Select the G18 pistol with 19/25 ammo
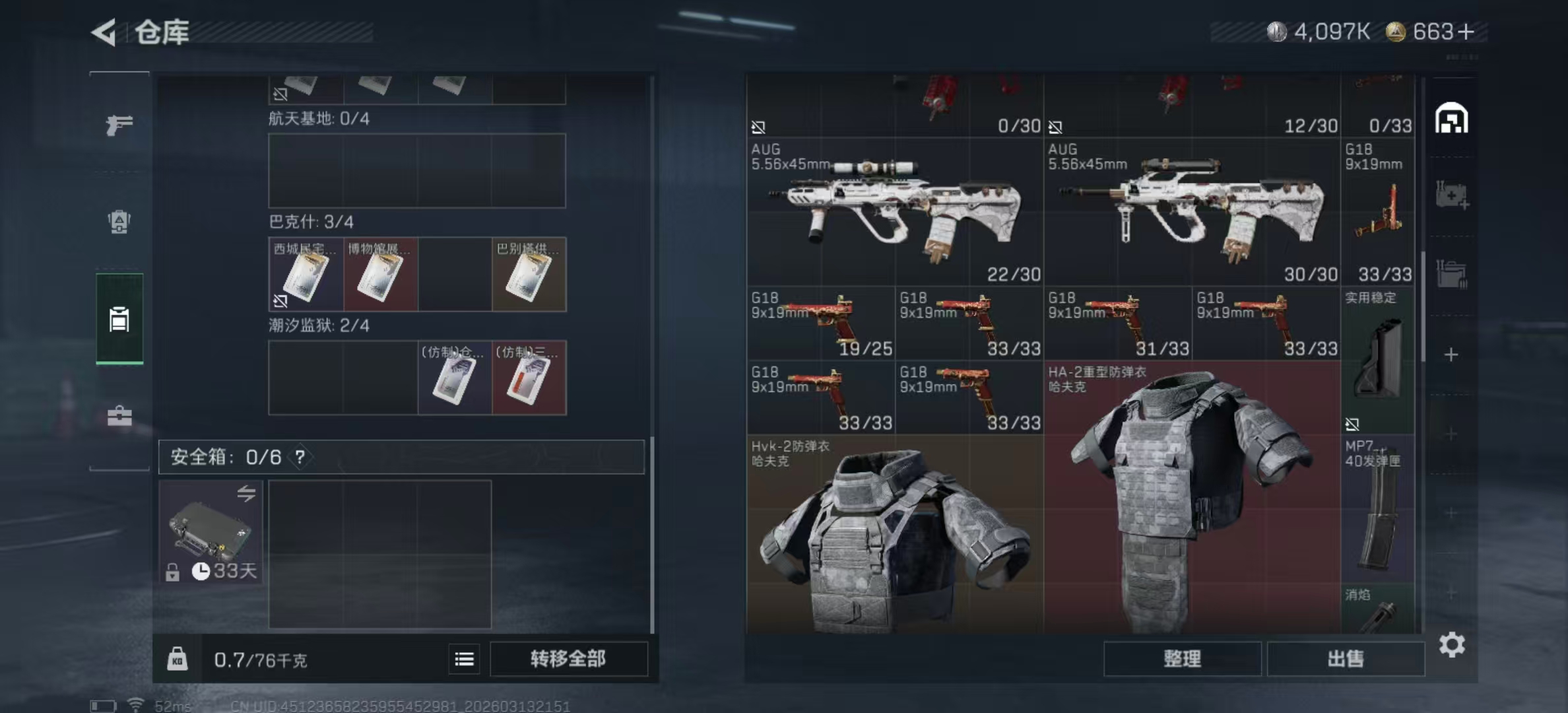The width and height of the screenshot is (1568, 713). 821,323
